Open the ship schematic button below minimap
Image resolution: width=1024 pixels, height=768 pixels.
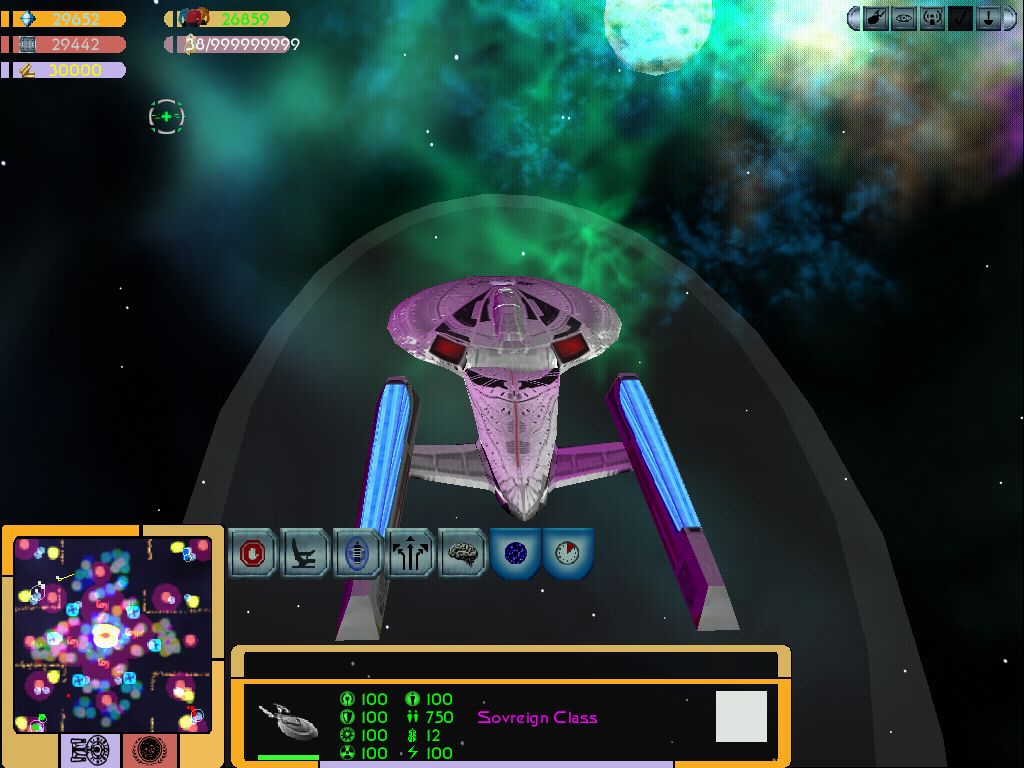pyautogui.click(x=91, y=750)
